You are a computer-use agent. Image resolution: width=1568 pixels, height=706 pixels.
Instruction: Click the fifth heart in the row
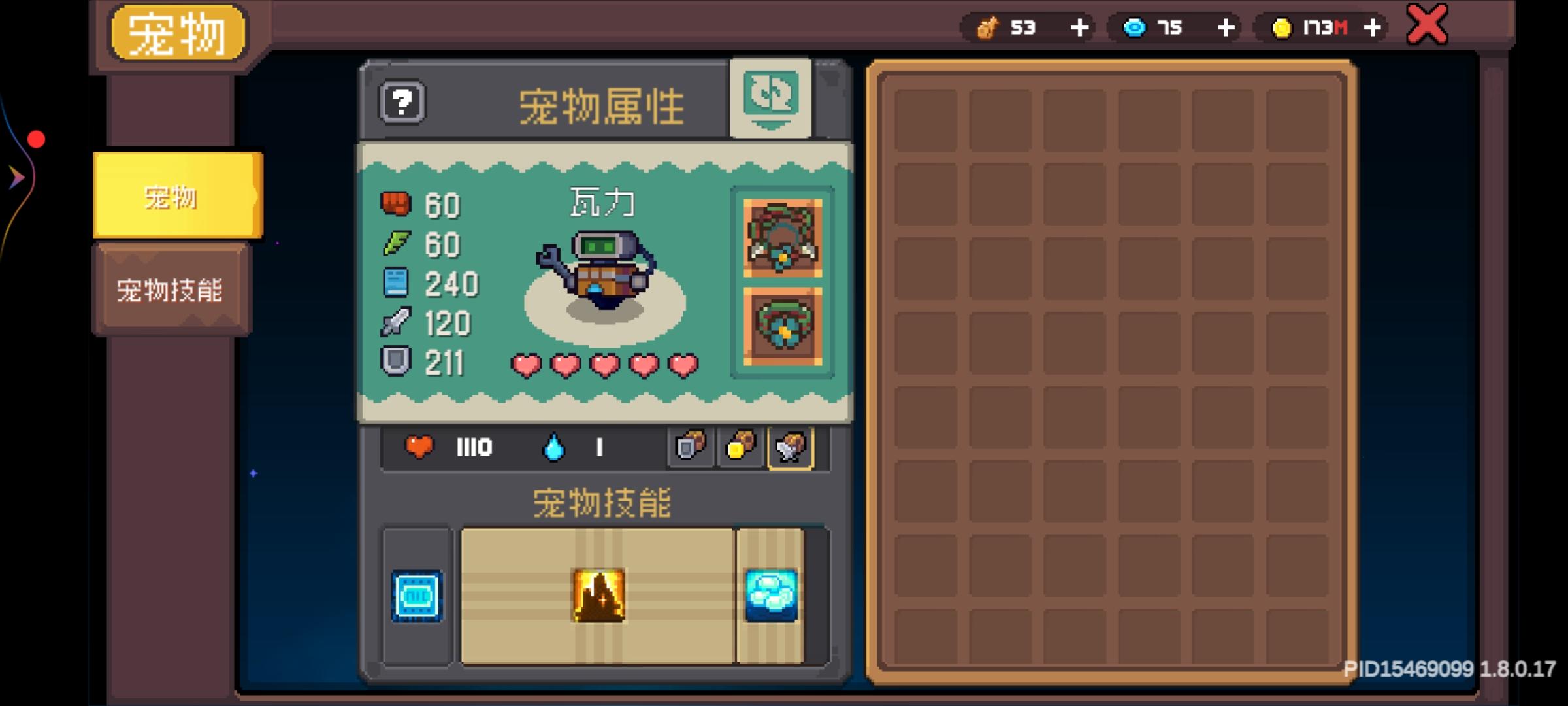click(683, 364)
